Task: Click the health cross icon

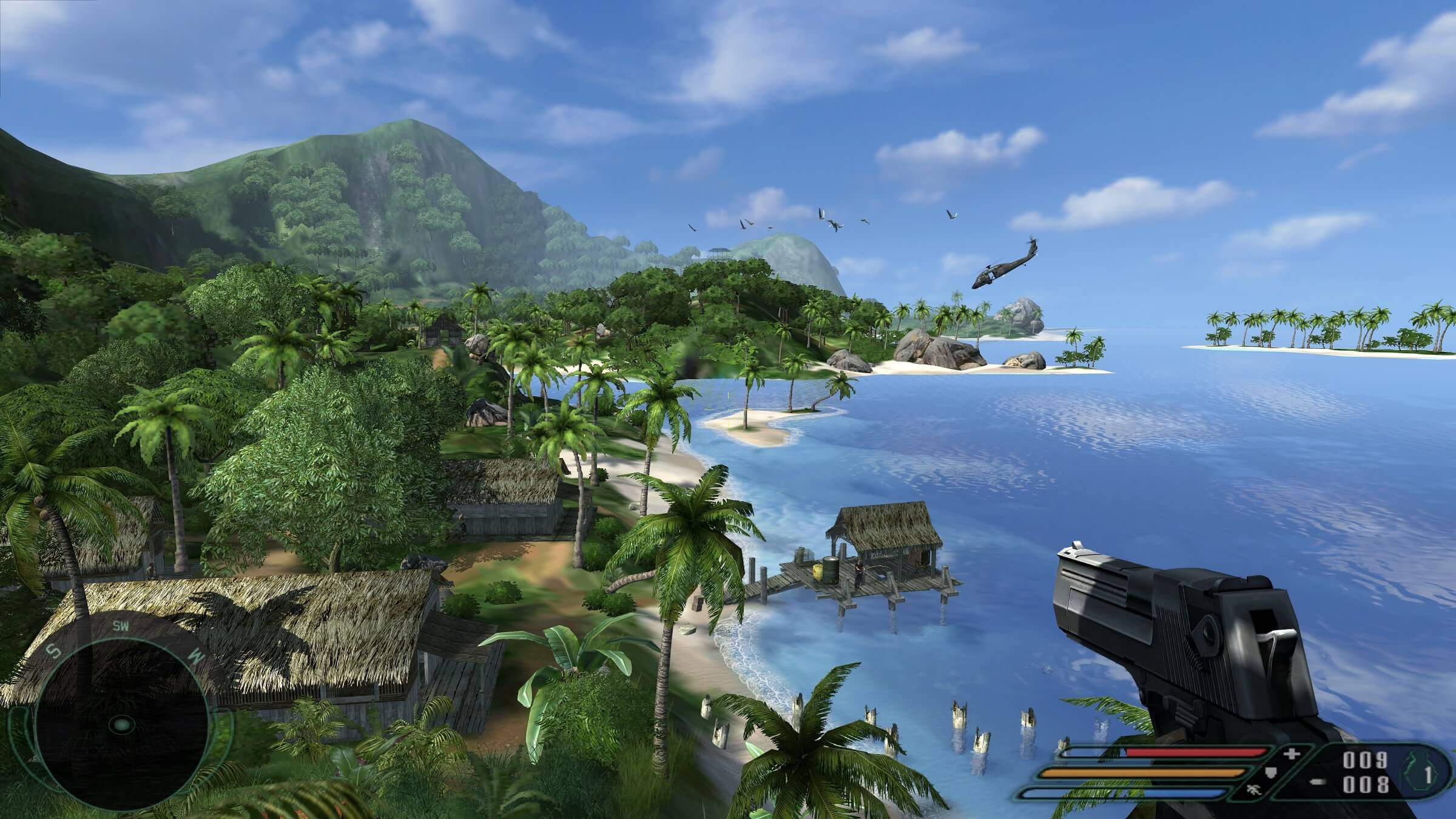Action: (1291, 754)
